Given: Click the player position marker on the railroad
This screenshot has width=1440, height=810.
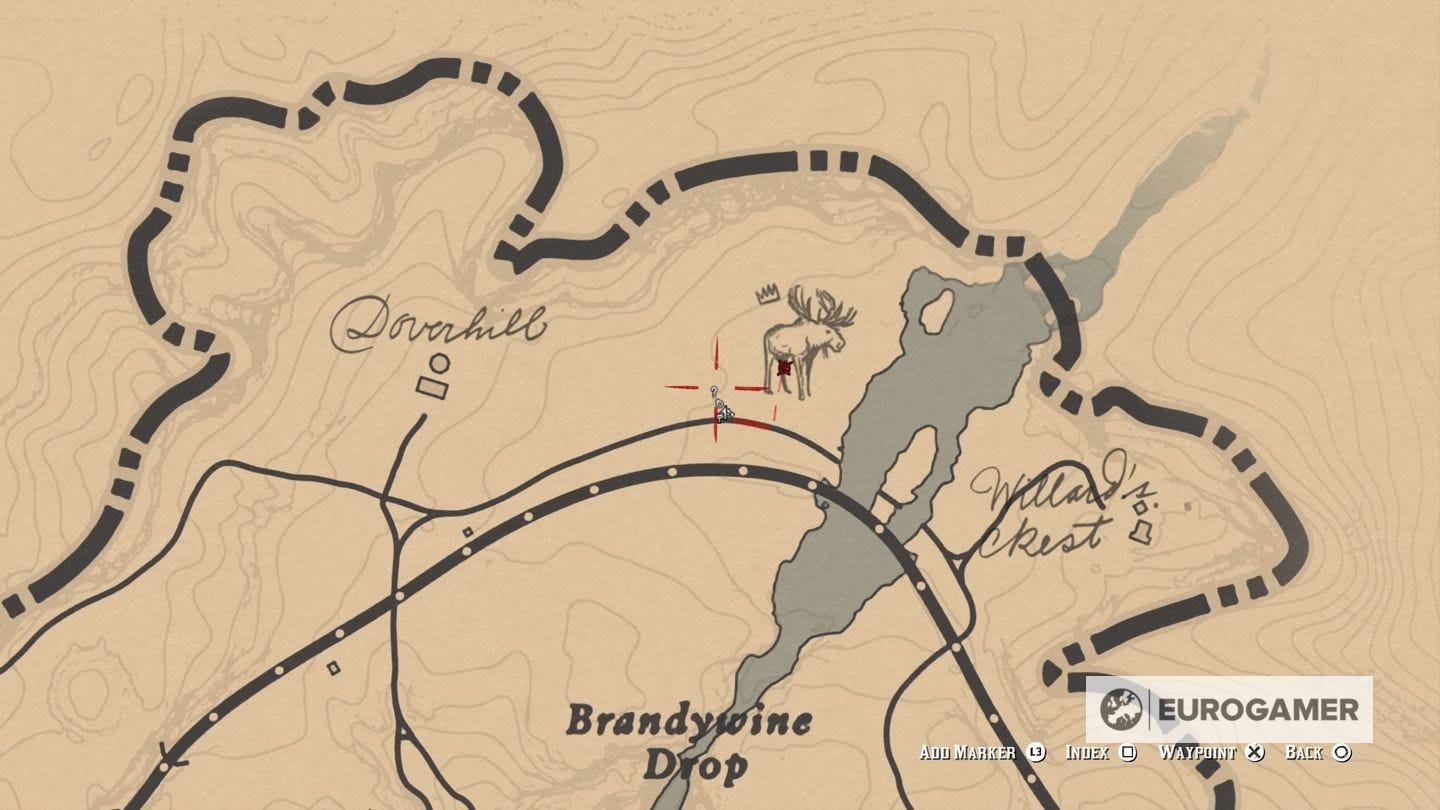Looking at the screenshot, I should coord(726,414).
